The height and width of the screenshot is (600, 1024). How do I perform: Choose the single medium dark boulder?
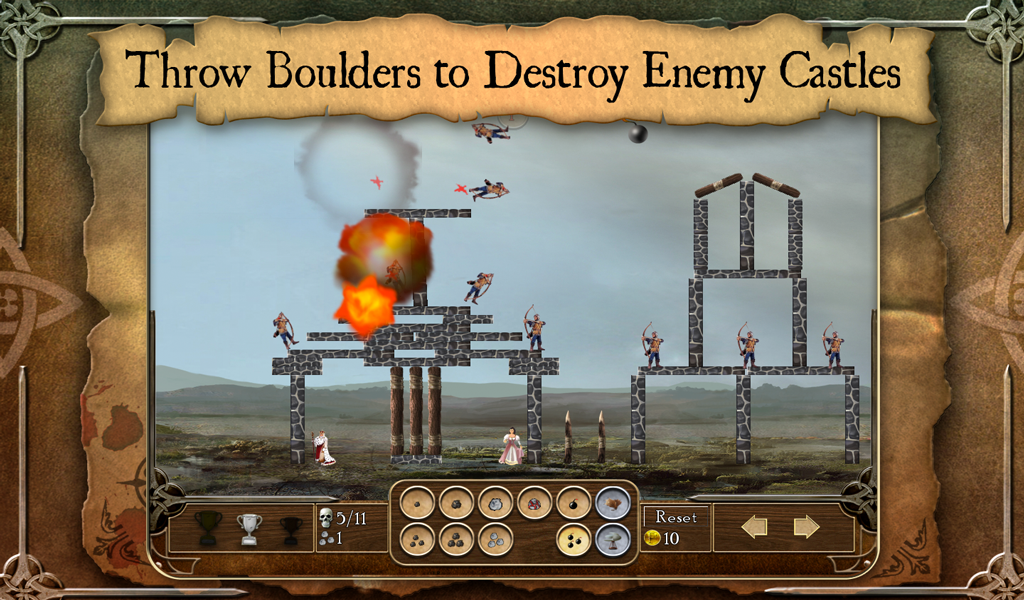tap(456, 502)
